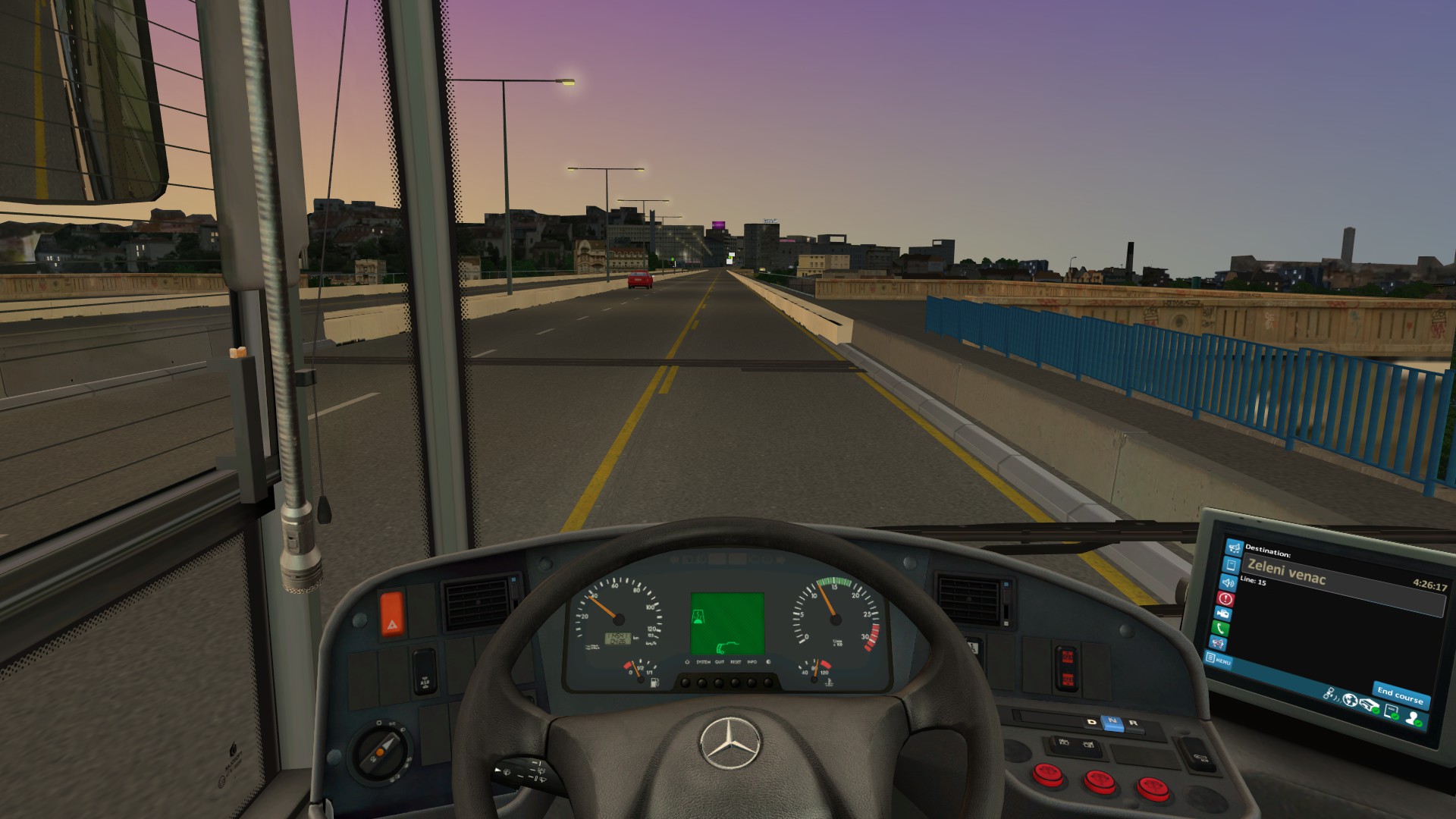Tap the megaphone announcement icon
The width and height of the screenshot is (1456, 819).
1234,548
